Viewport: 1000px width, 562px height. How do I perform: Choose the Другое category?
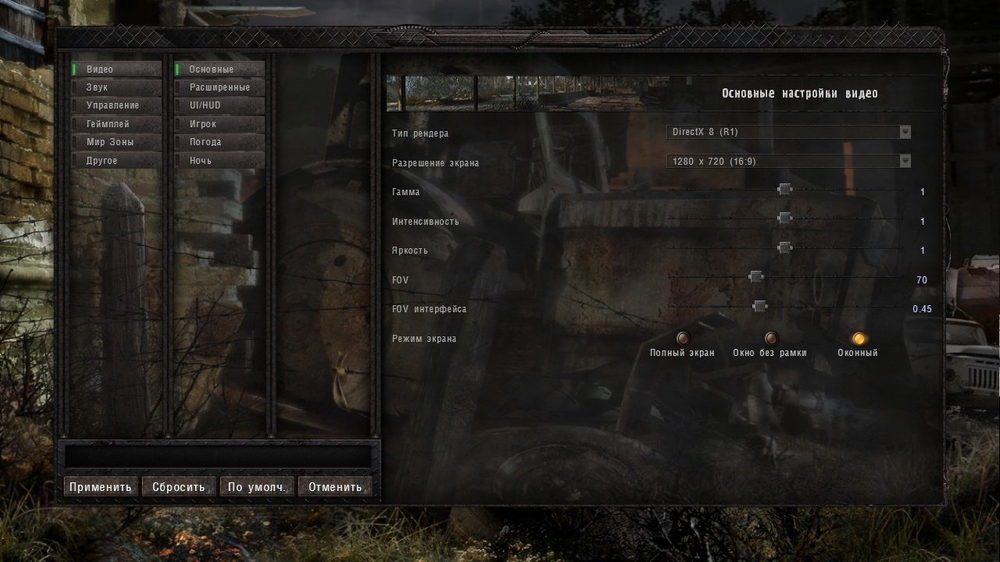115,160
